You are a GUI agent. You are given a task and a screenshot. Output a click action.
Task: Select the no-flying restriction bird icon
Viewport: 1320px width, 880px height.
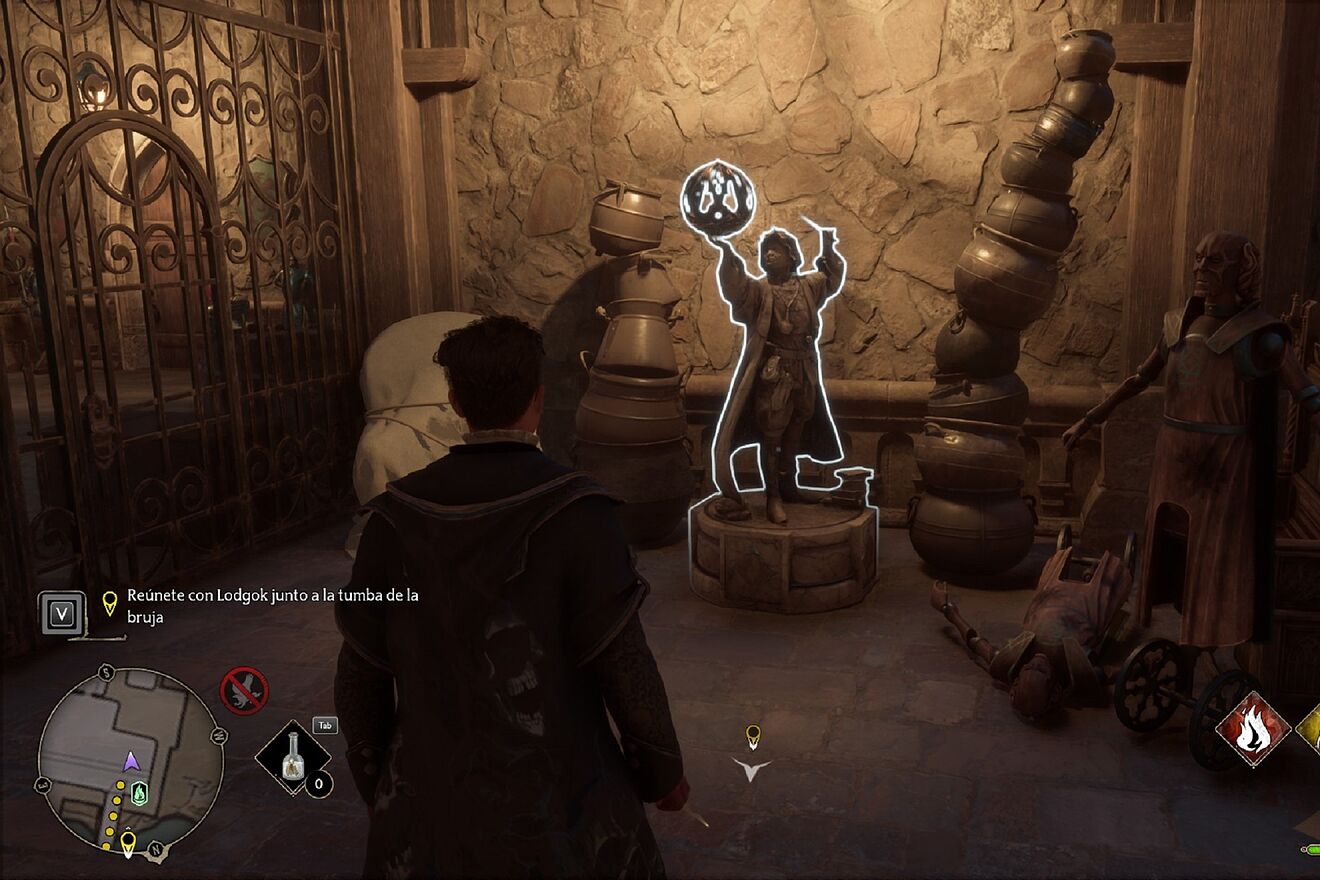point(244,690)
